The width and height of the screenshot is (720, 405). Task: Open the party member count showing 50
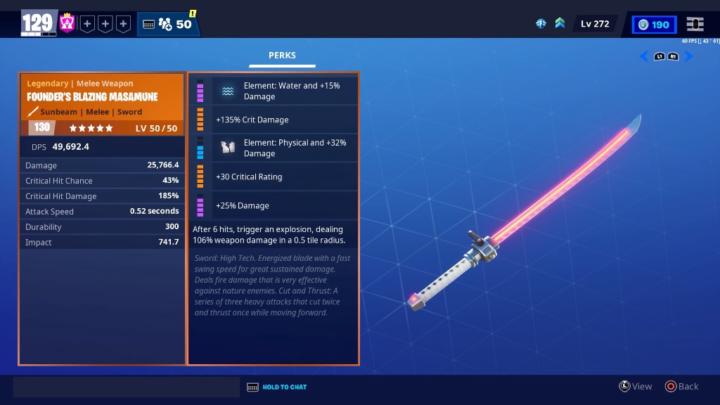168,23
